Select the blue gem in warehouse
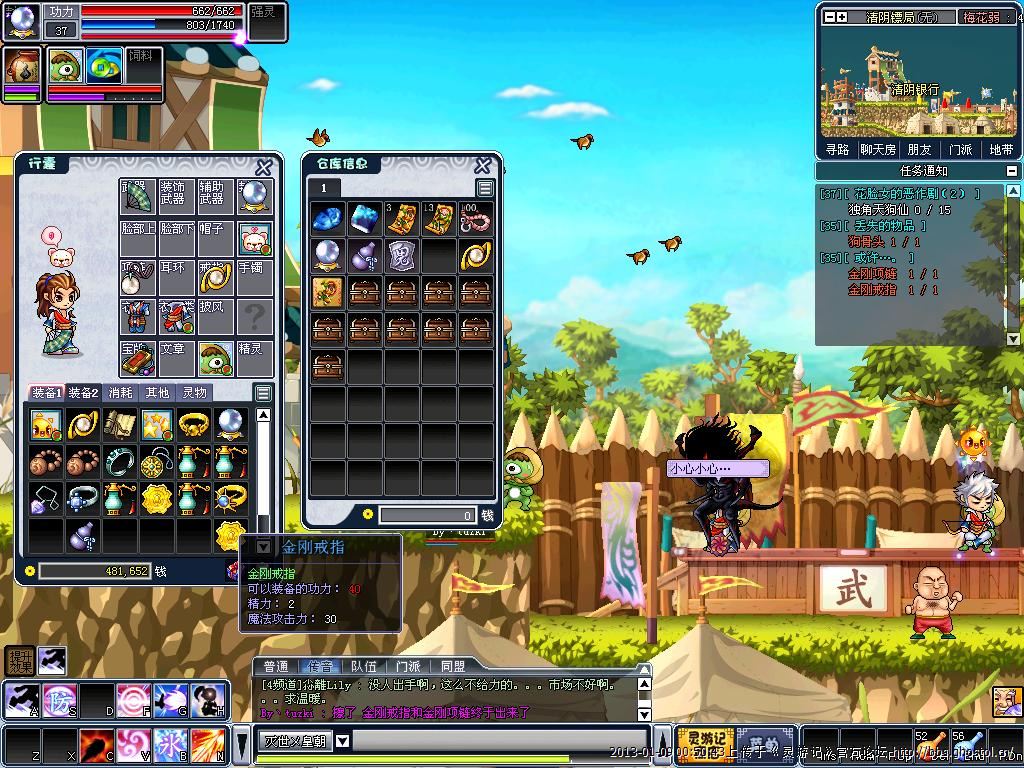Screen dimensions: 1024x768 point(328,218)
